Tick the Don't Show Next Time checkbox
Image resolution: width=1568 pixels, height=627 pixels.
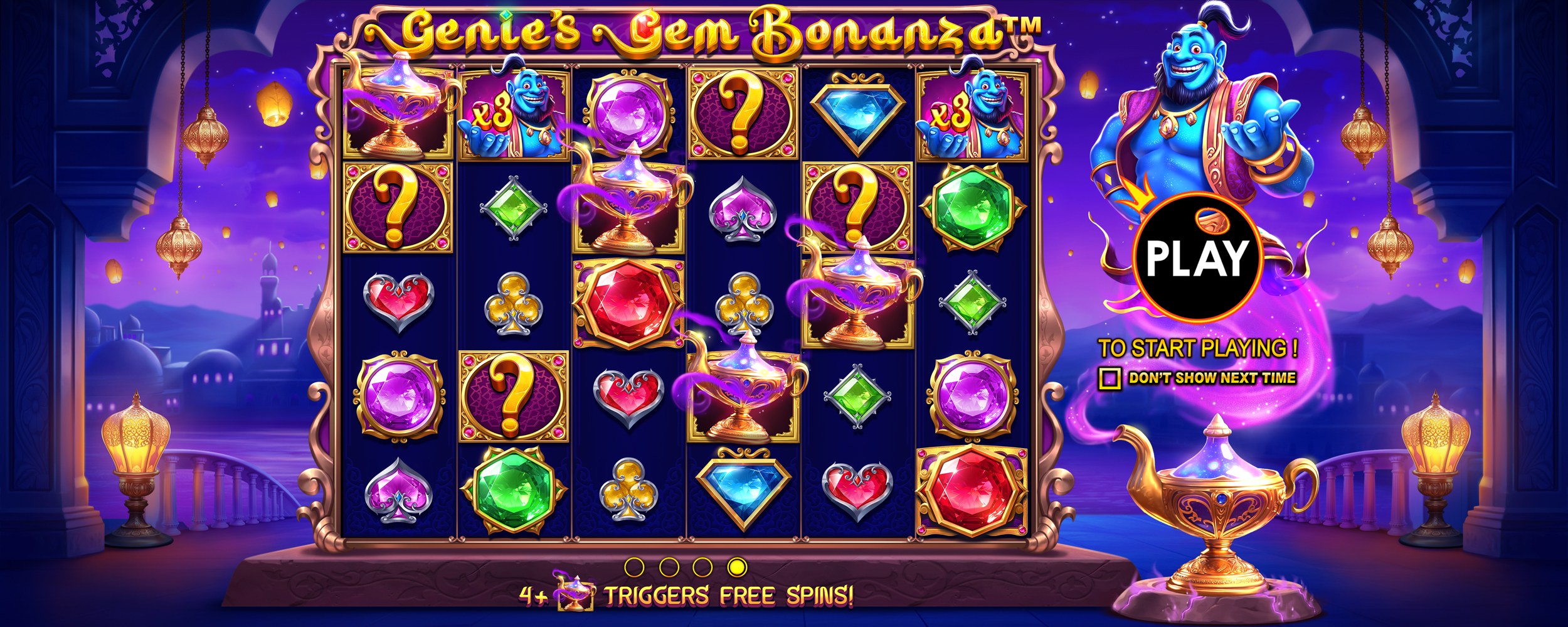click(1110, 378)
